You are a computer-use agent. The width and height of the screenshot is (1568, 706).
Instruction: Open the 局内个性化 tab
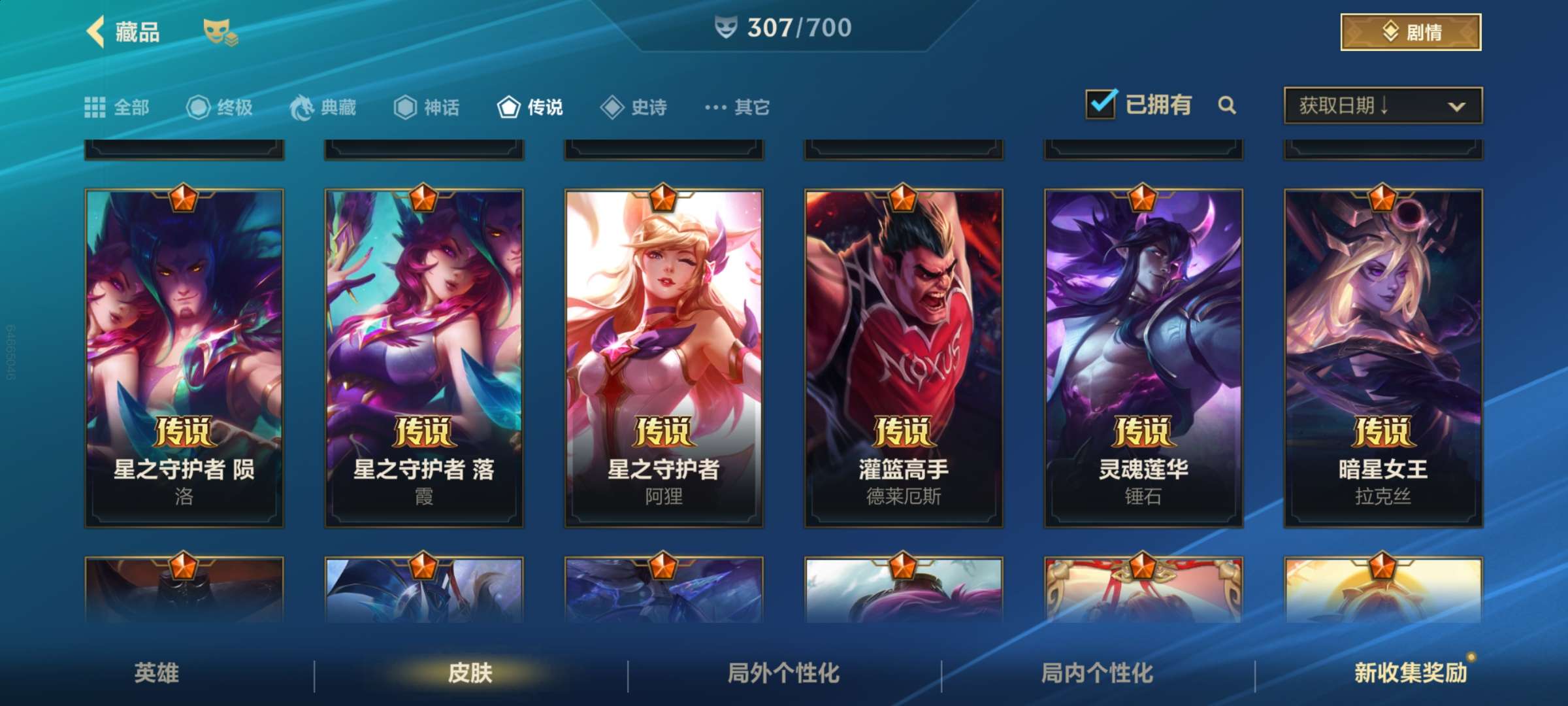tap(1098, 673)
